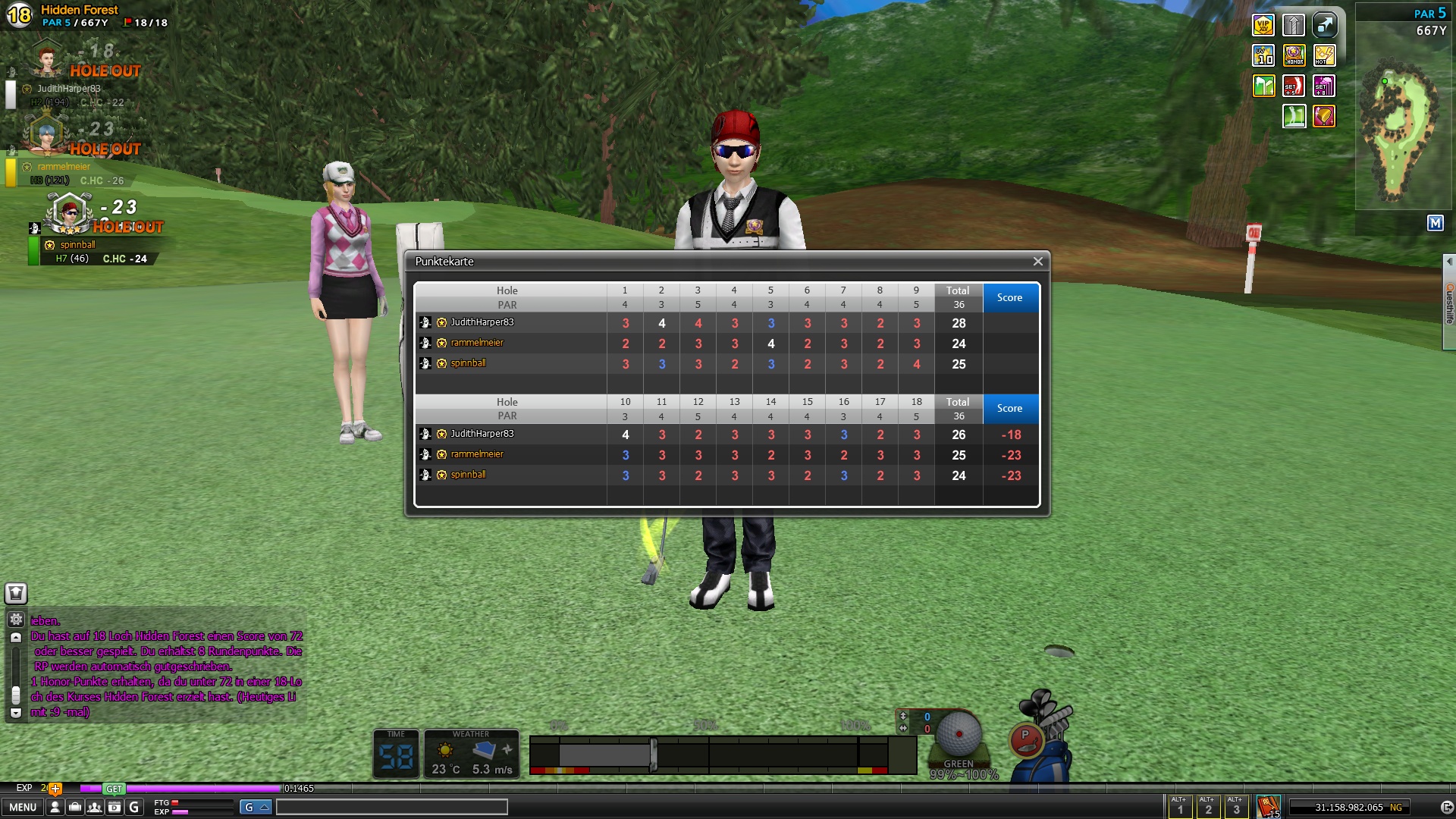Open the chat channel G dropdown
1456x819 pixels.
[256, 807]
